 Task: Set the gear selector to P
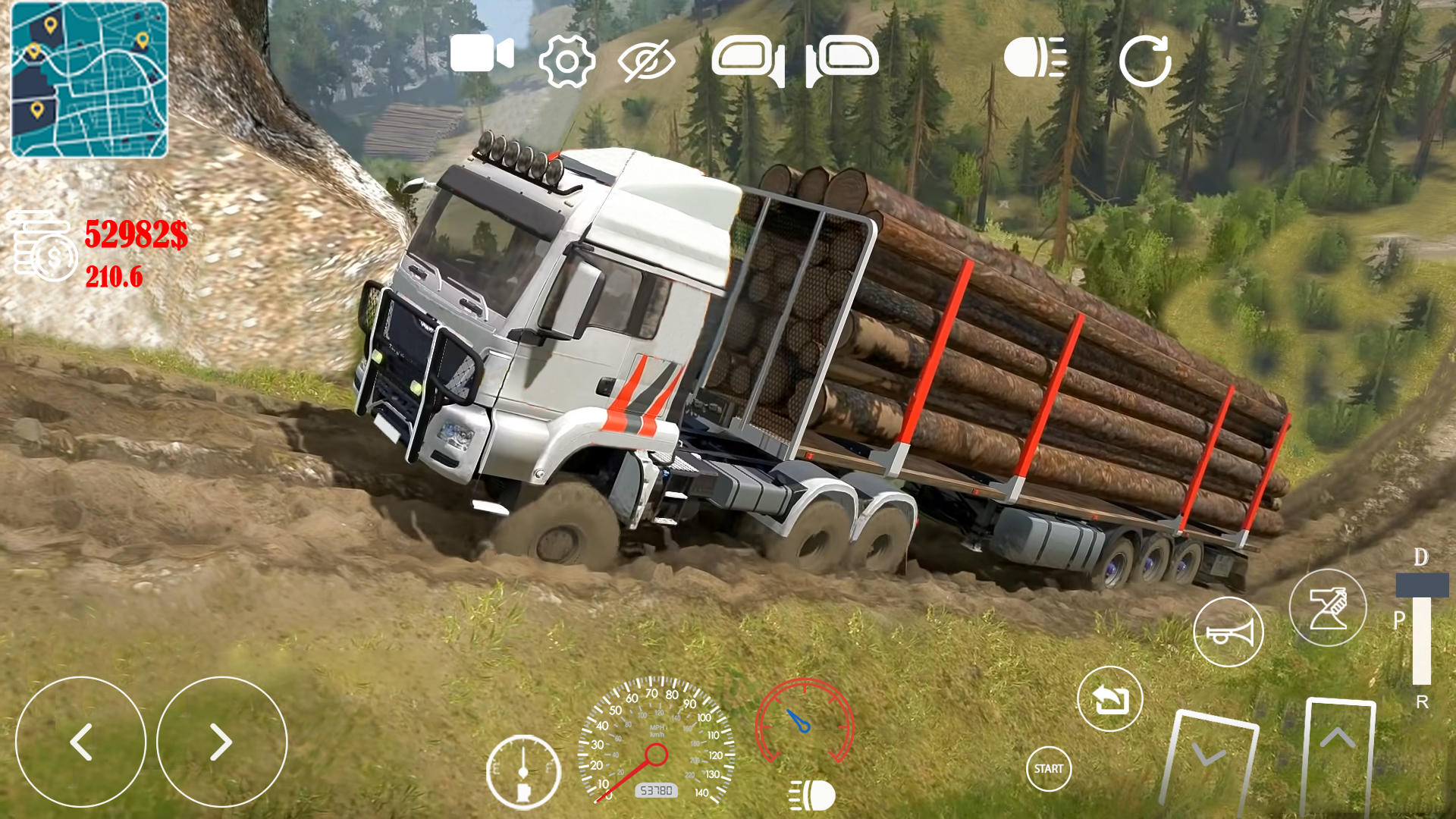(1400, 620)
